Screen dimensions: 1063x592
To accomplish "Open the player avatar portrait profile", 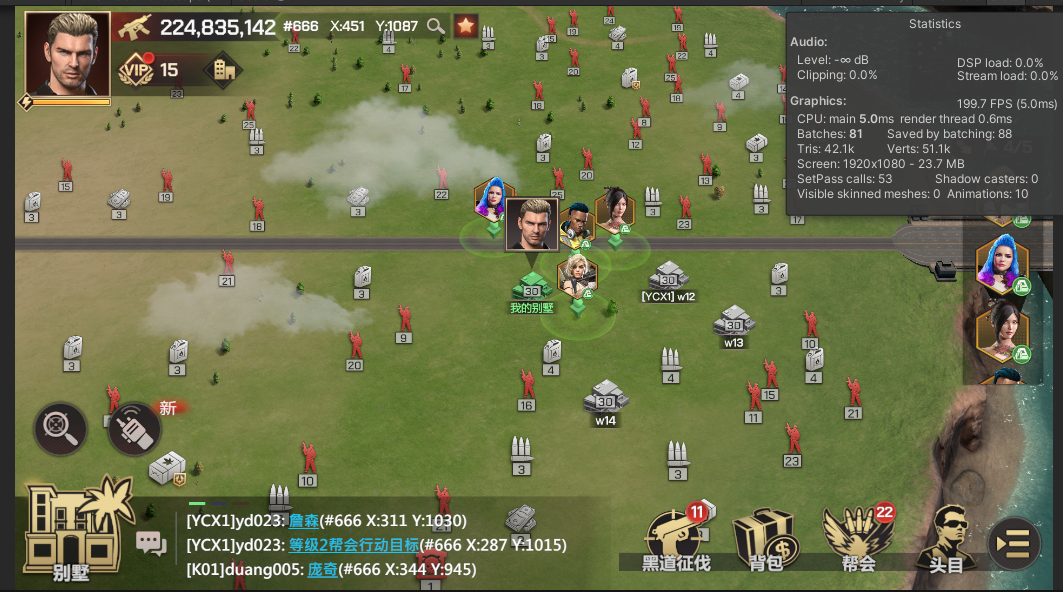I will (67, 53).
